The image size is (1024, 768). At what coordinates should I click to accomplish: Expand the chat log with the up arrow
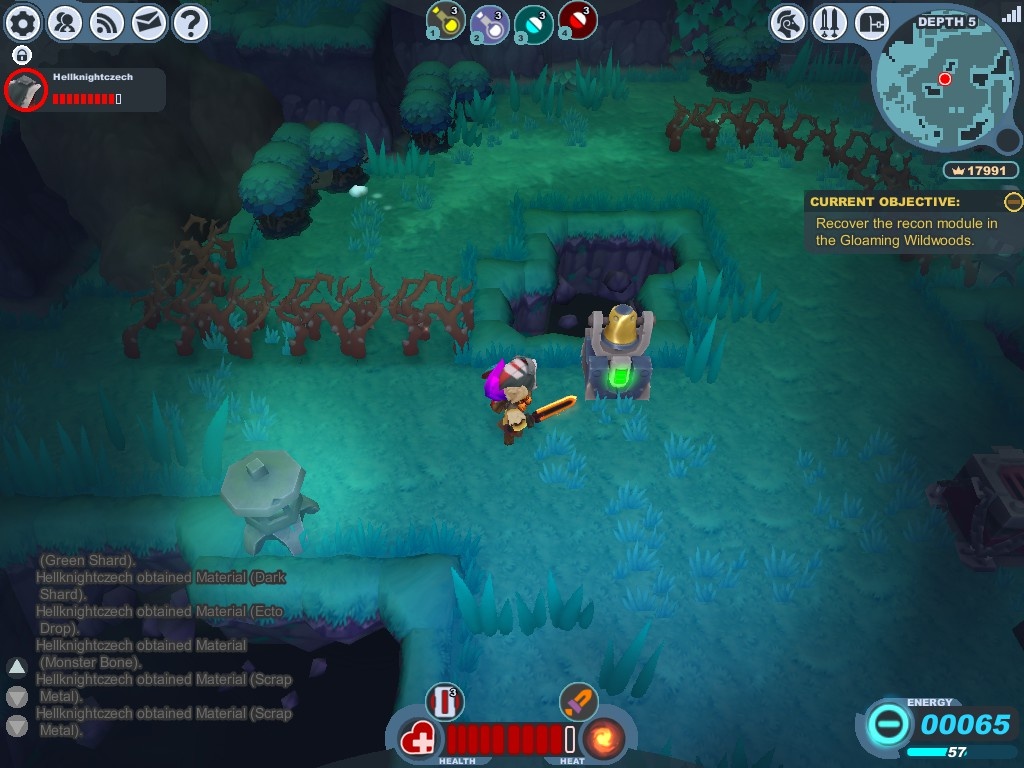click(17, 667)
